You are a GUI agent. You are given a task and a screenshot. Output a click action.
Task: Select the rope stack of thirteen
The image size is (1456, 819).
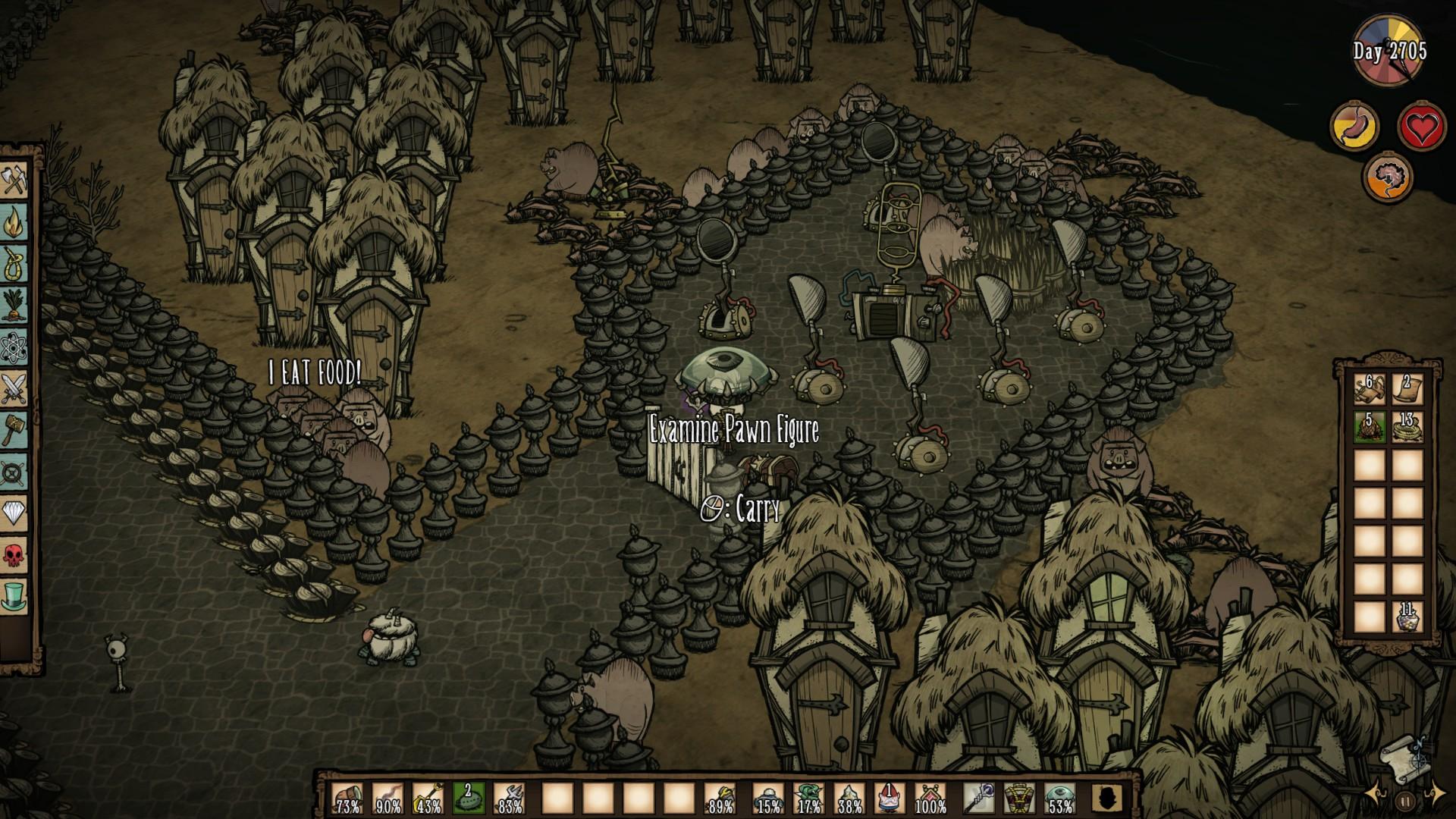tap(1407, 427)
